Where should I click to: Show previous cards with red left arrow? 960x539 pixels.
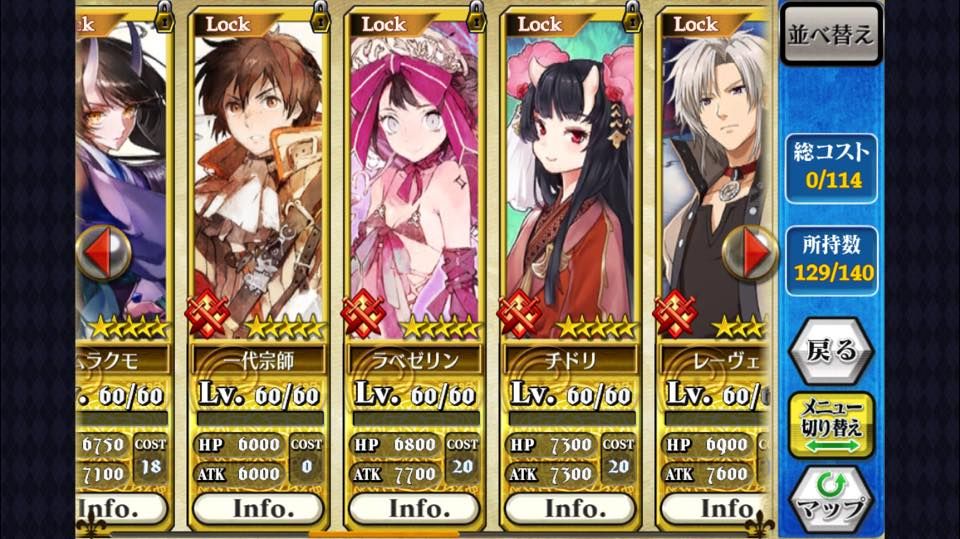pyautogui.click(x=101, y=253)
